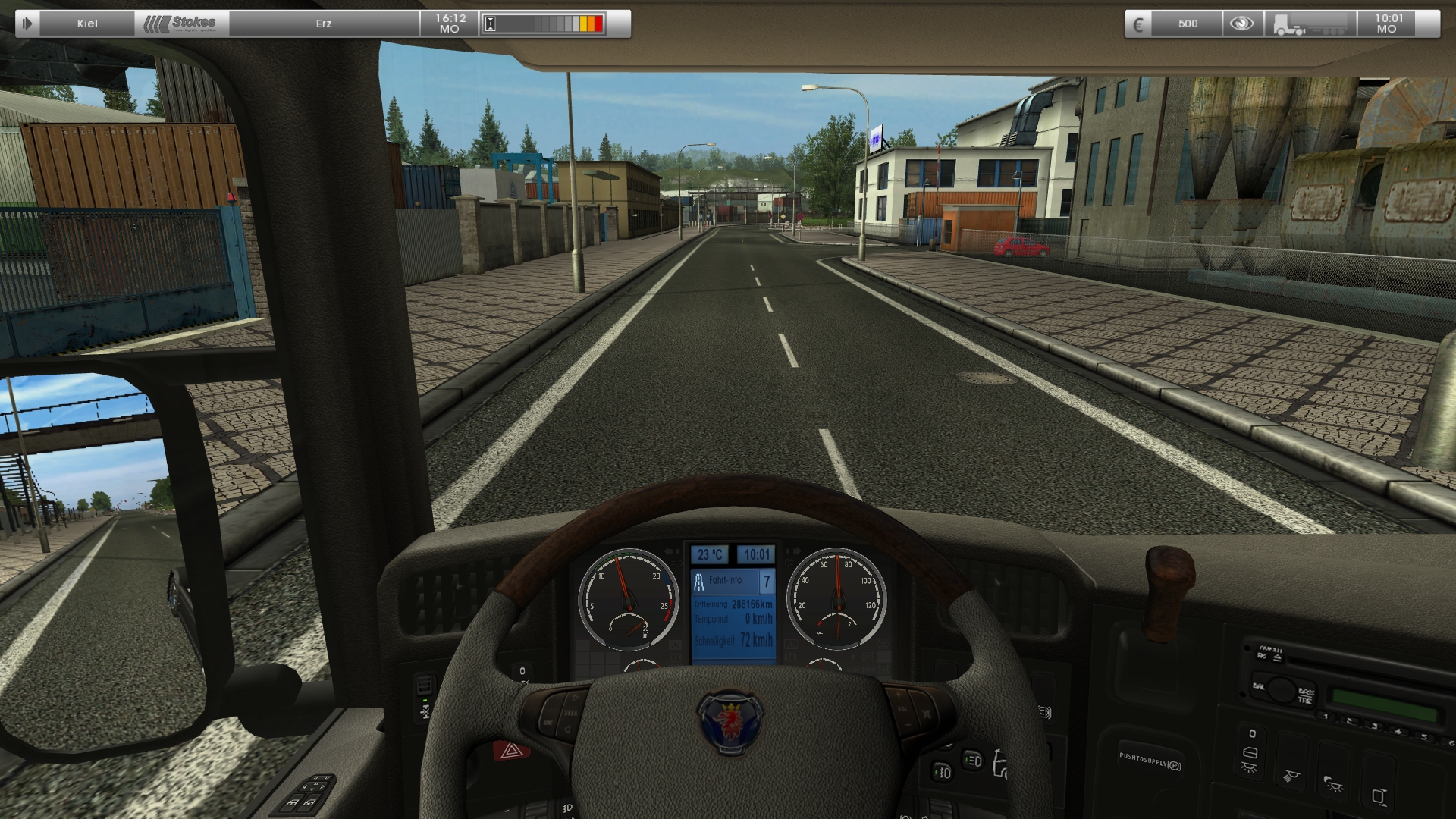This screenshot has width=1456, height=819.
Task: Select the Kiel destination field
Action: coord(87,24)
